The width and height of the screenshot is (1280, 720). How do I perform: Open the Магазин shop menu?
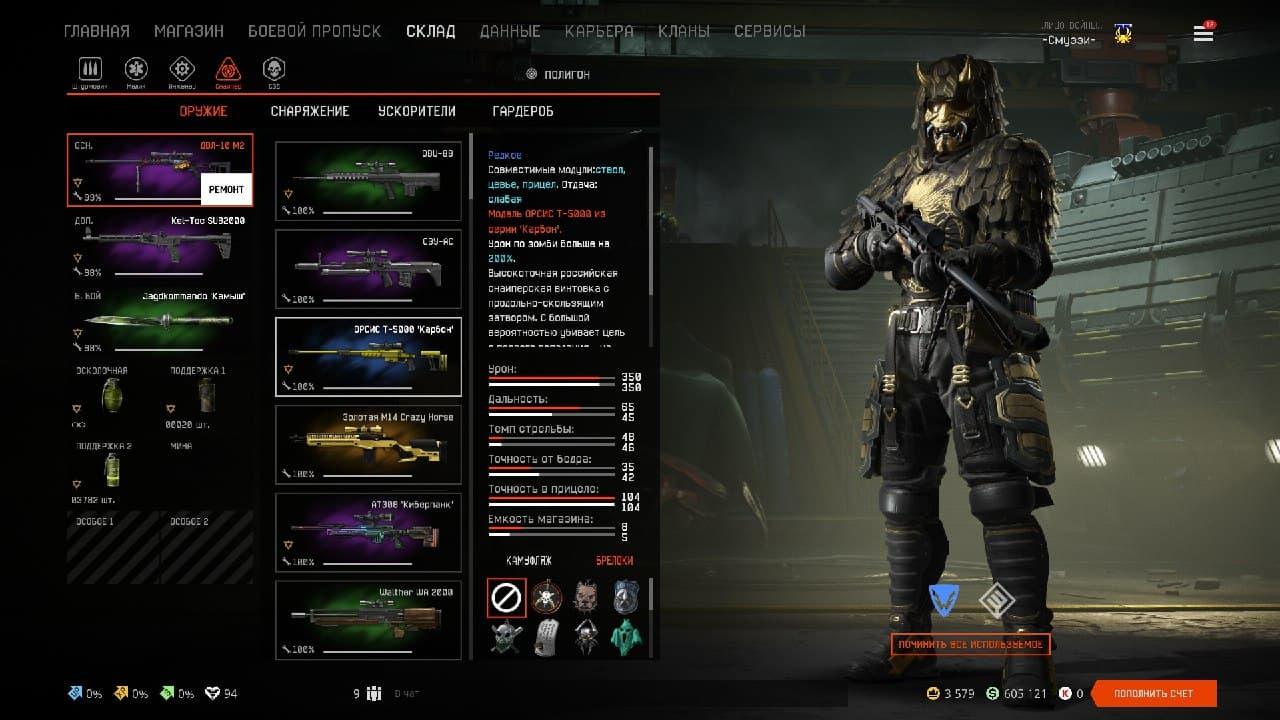(188, 31)
